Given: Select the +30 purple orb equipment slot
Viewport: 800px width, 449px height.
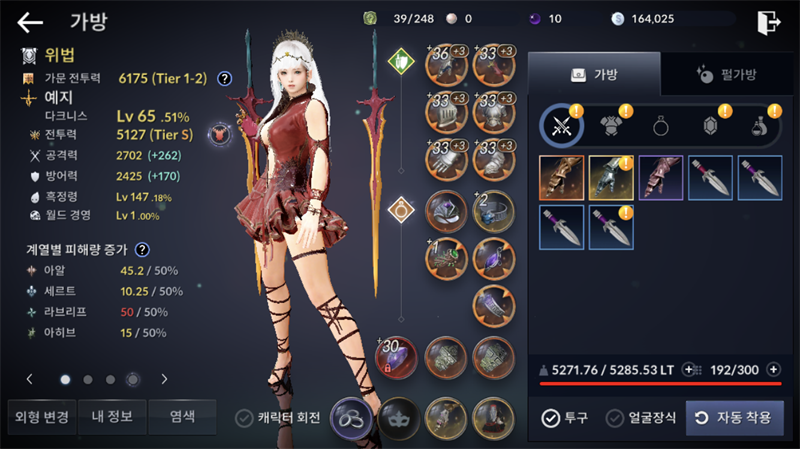Looking at the screenshot, I should click(397, 358).
